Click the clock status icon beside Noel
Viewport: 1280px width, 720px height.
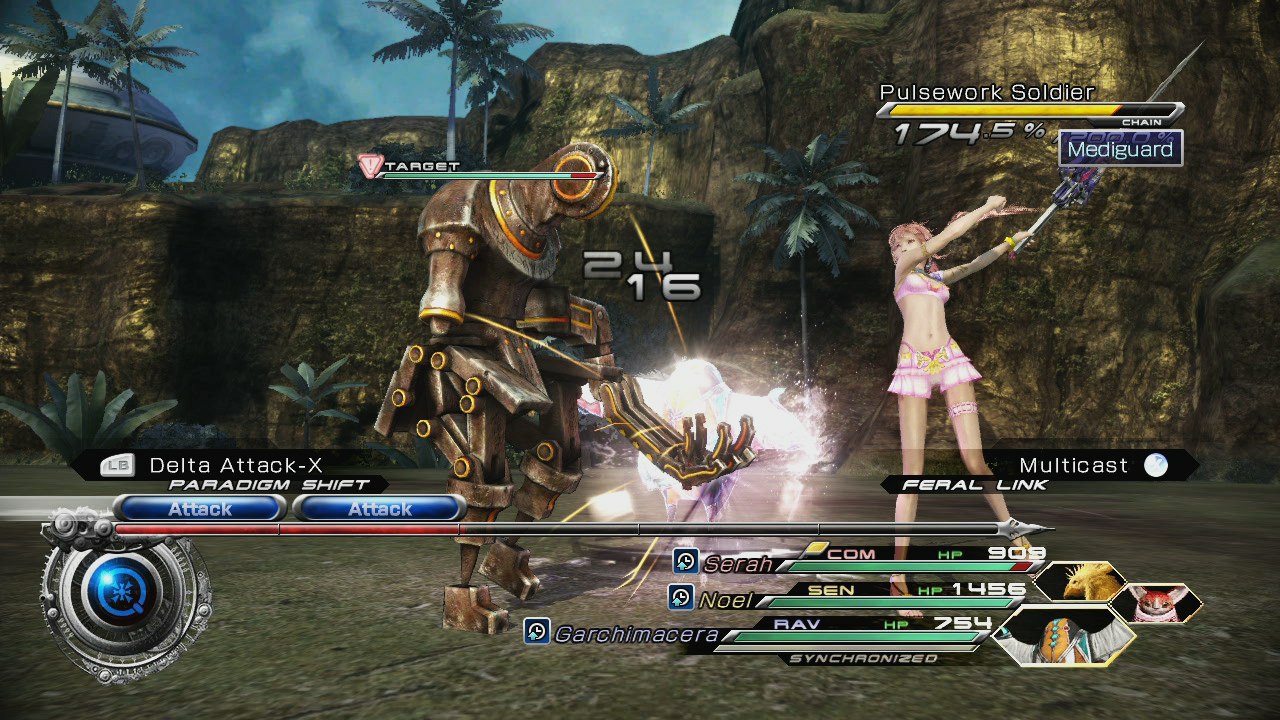(x=681, y=599)
